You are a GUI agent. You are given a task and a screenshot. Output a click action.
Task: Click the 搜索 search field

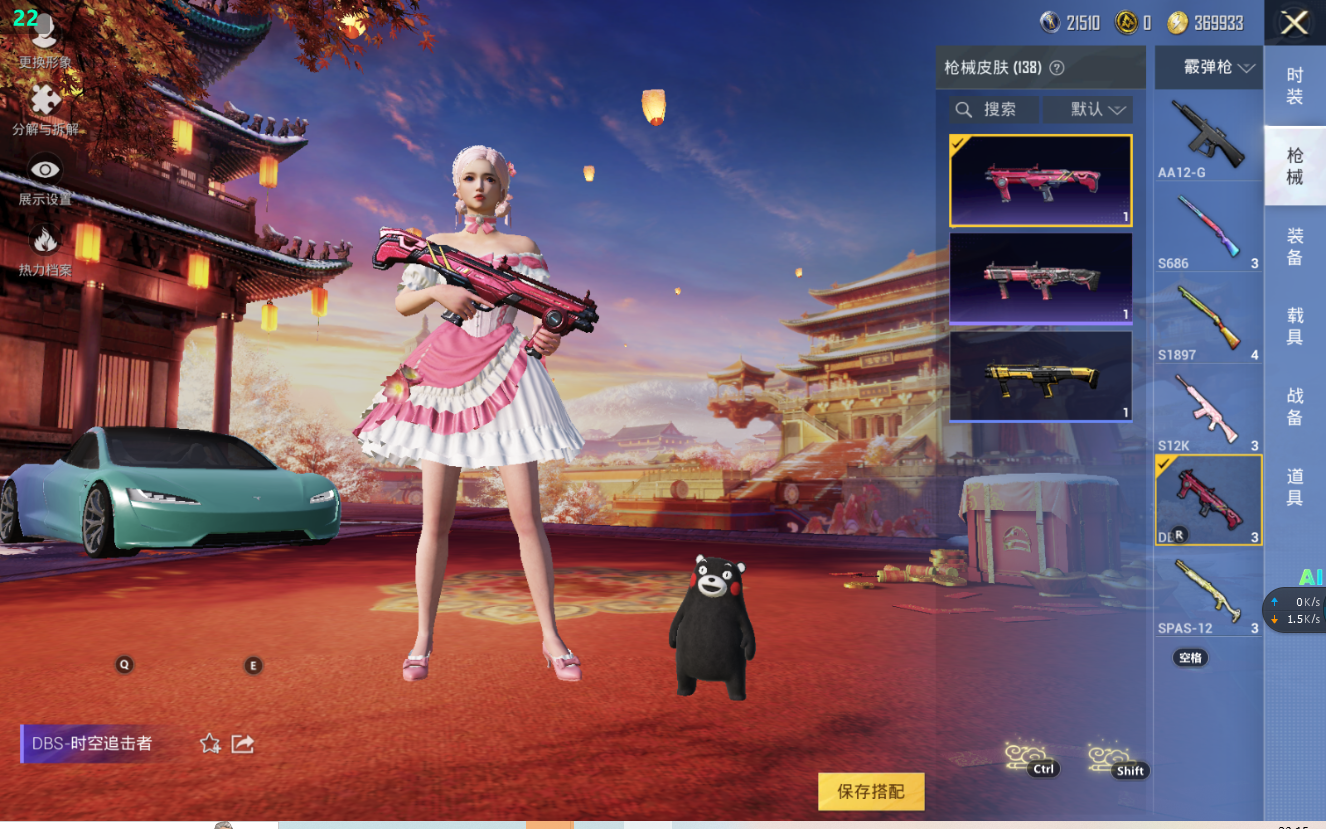(994, 109)
